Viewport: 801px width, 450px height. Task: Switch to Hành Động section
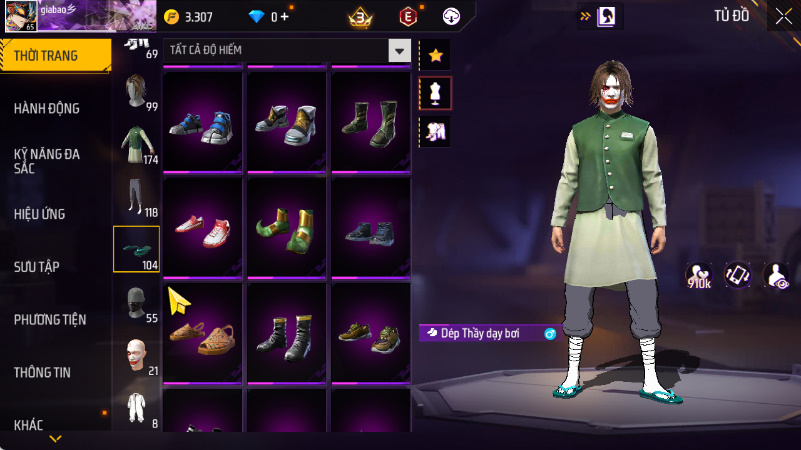(x=47, y=108)
